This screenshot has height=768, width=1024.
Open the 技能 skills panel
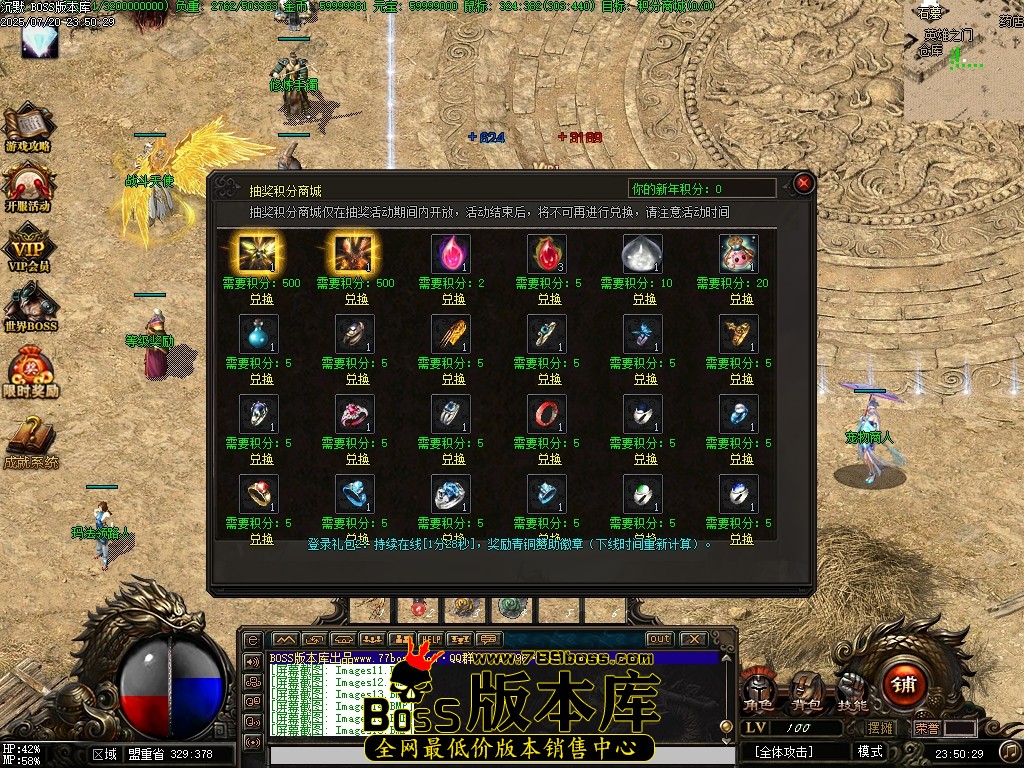(852, 690)
